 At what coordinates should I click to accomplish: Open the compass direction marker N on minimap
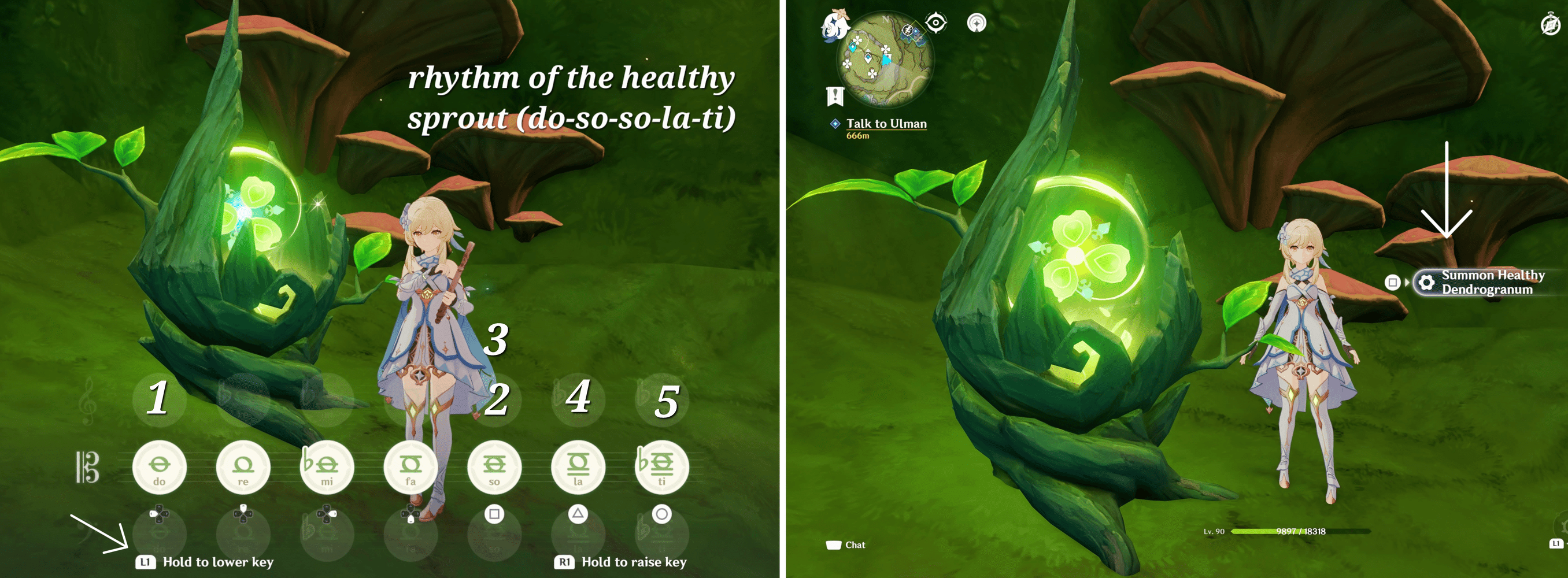886,20
